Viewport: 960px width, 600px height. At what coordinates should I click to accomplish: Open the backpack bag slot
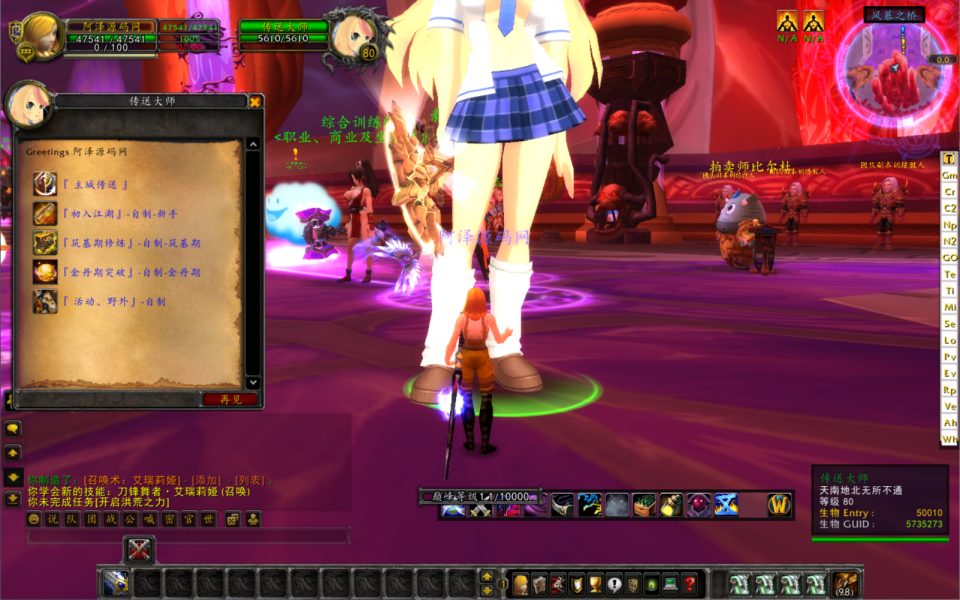click(x=846, y=583)
